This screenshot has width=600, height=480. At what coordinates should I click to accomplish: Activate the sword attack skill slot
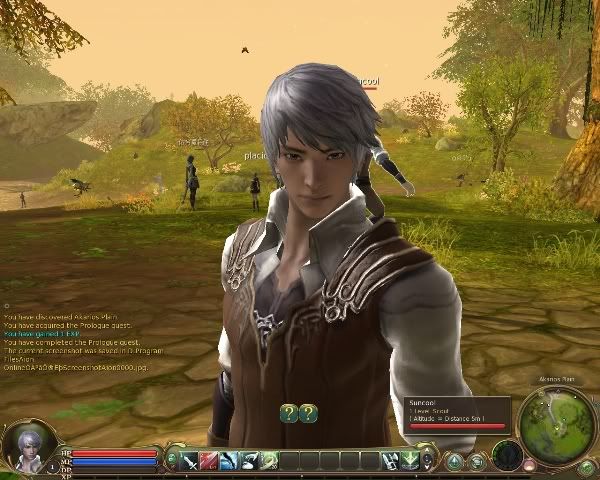pos(190,460)
